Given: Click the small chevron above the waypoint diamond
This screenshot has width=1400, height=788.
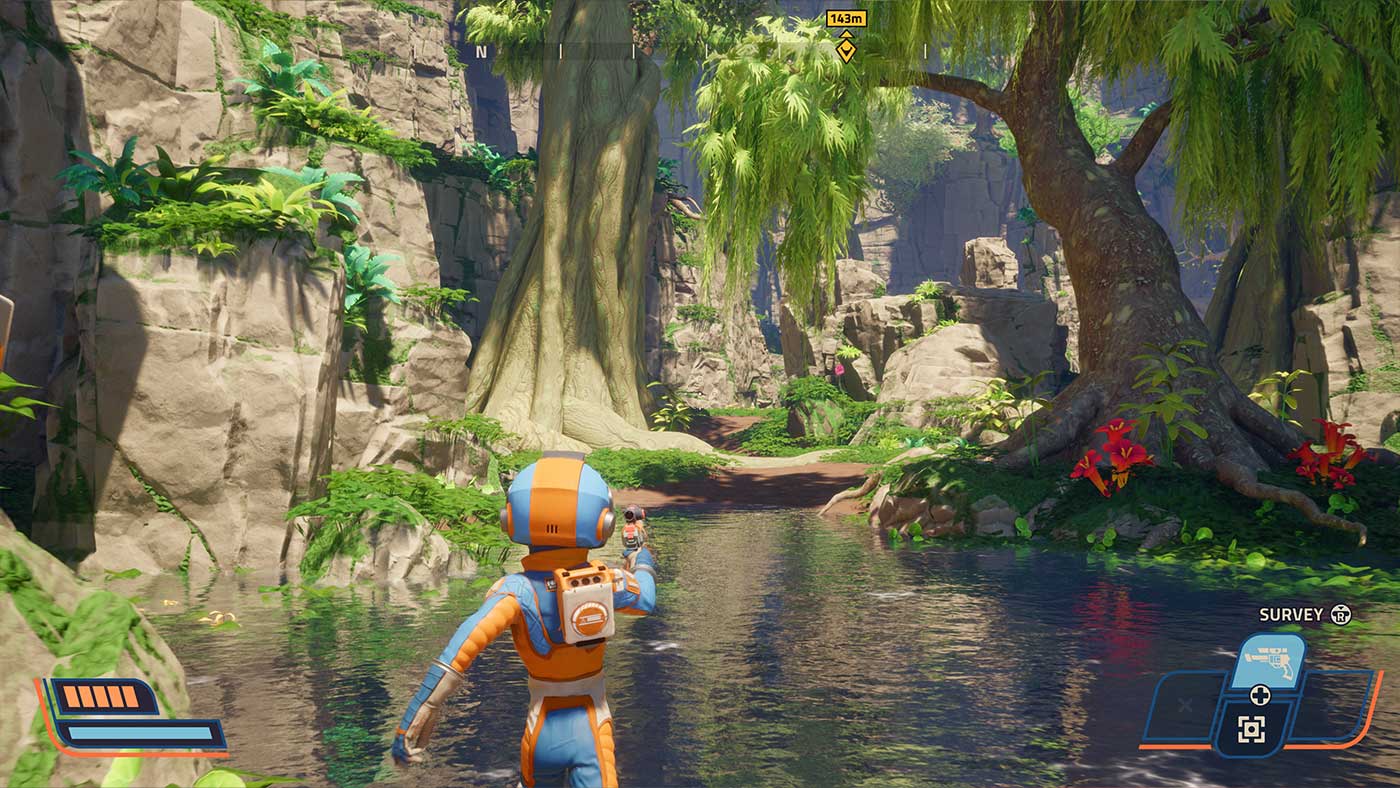Looking at the screenshot, I should point(846,35).
